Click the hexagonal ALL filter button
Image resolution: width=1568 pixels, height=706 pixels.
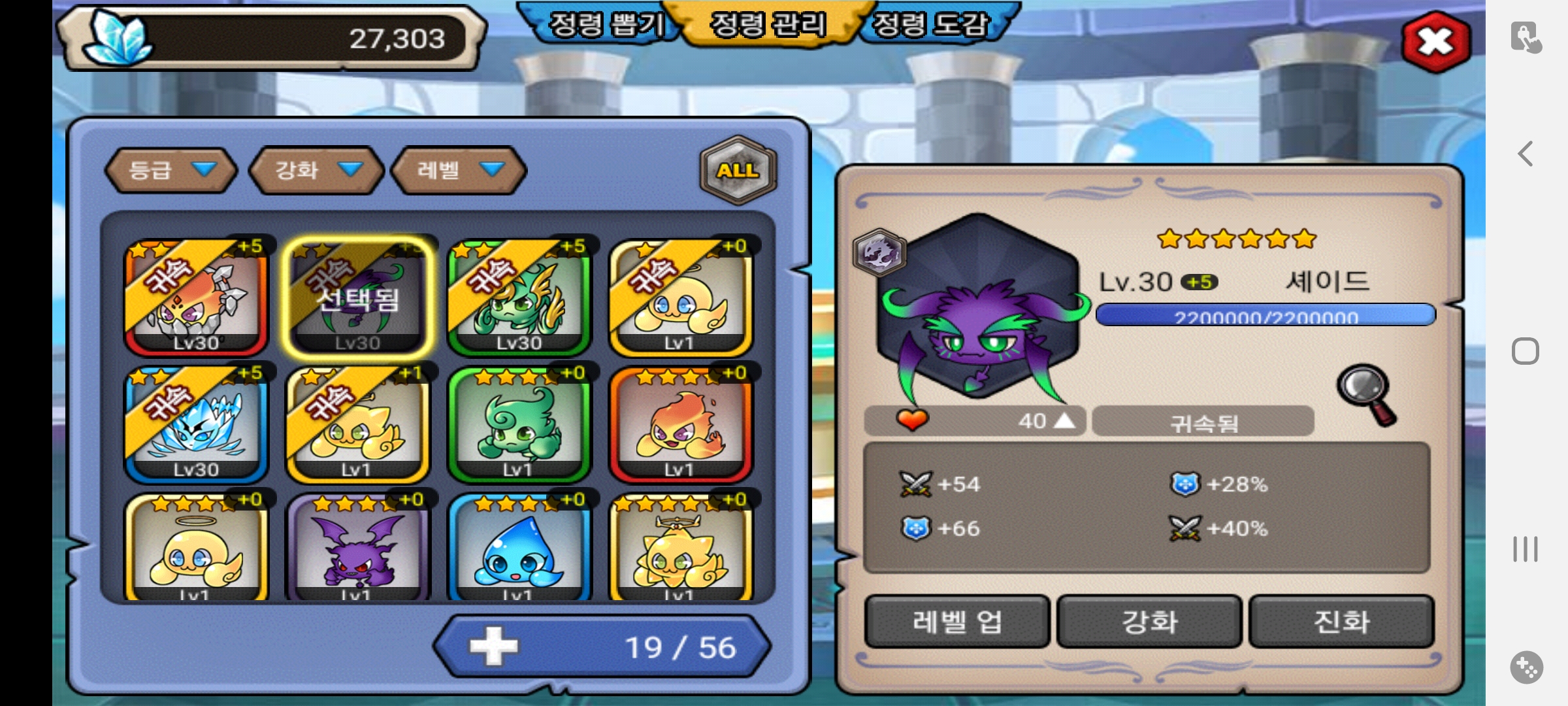[x=738, y=170]
